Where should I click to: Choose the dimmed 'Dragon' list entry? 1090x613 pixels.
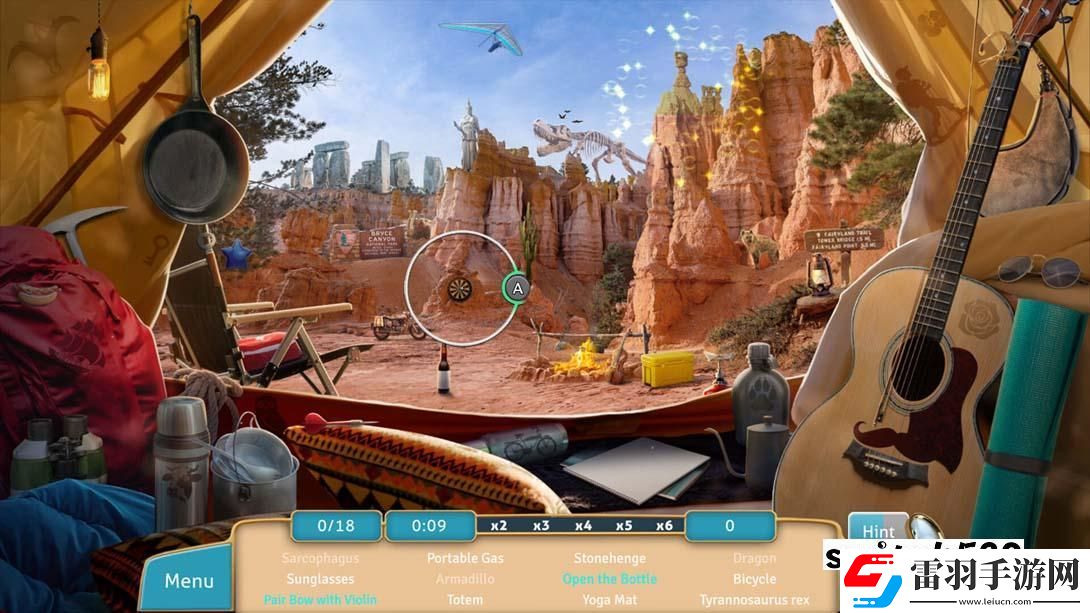click(x=754, y=558)
